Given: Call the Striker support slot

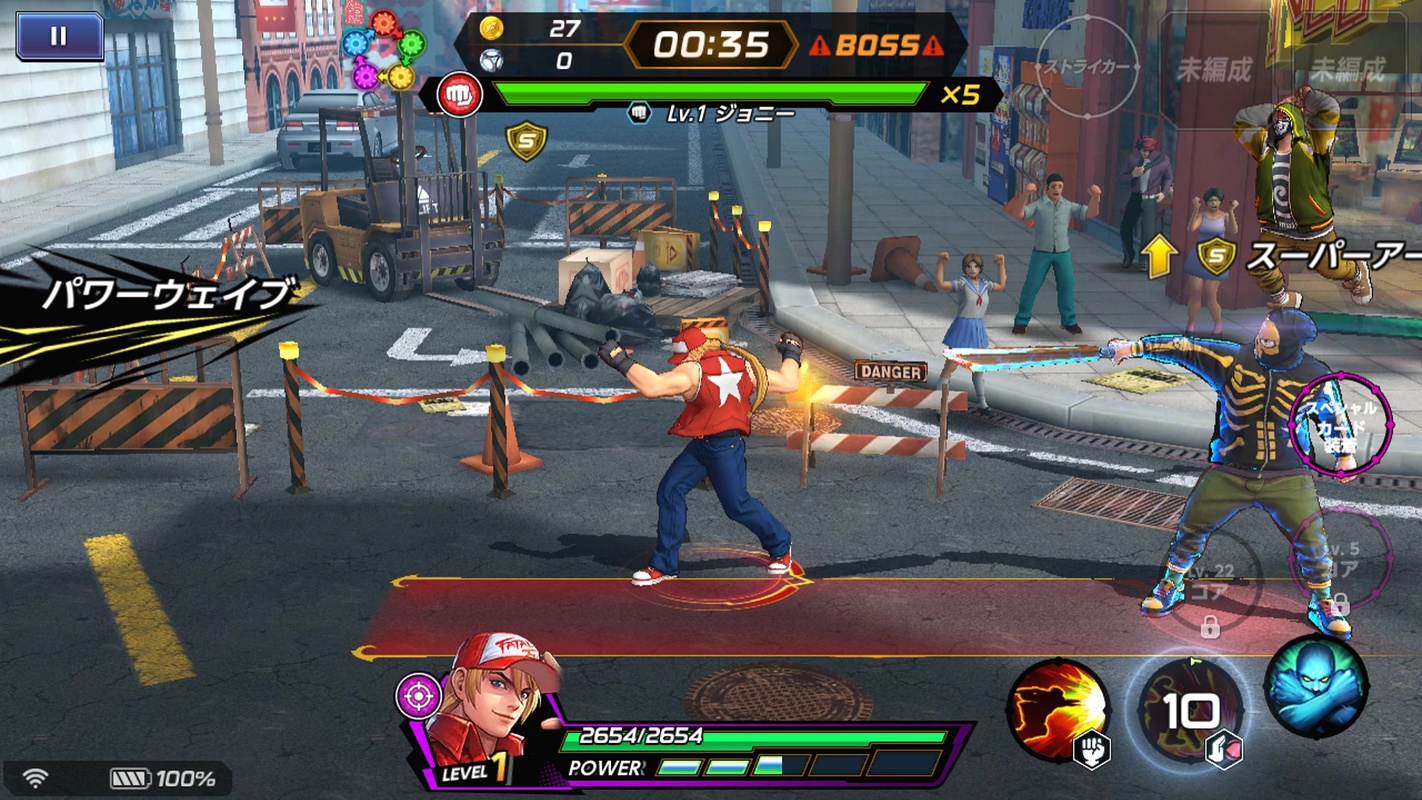Looking at the screenshot, I should pos(1087,68).
